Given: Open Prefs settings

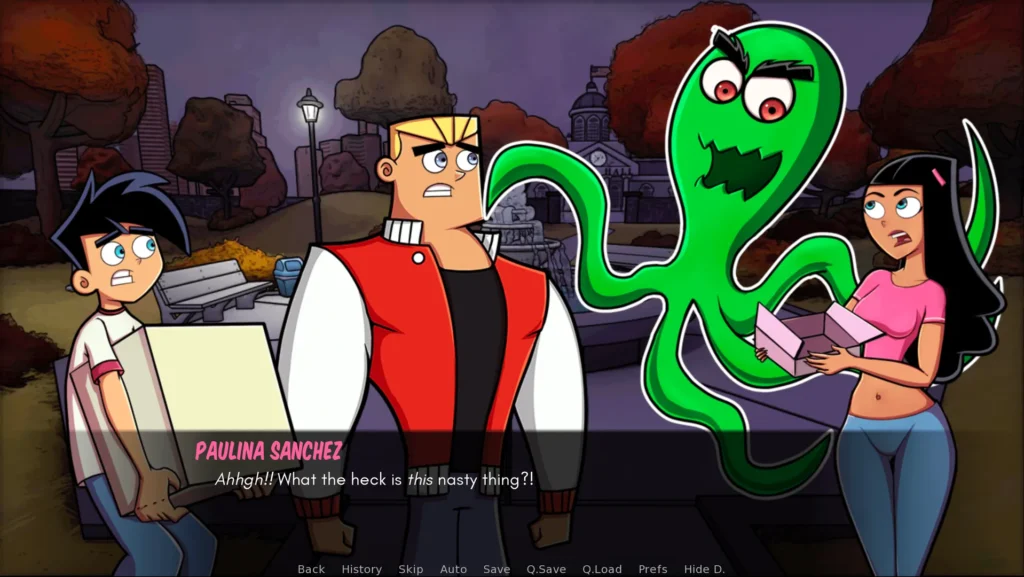Looking at the screenshot, I should tap(654, 569).
